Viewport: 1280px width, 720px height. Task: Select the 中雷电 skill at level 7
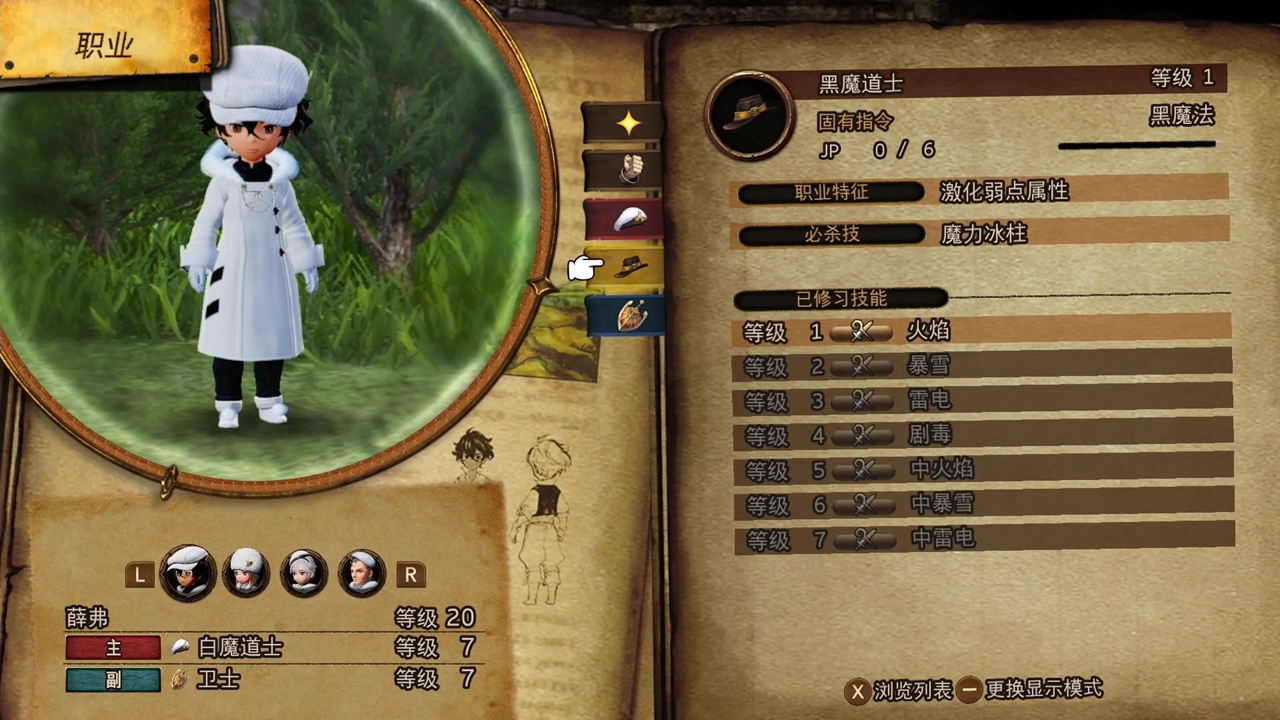coord(980,539)
